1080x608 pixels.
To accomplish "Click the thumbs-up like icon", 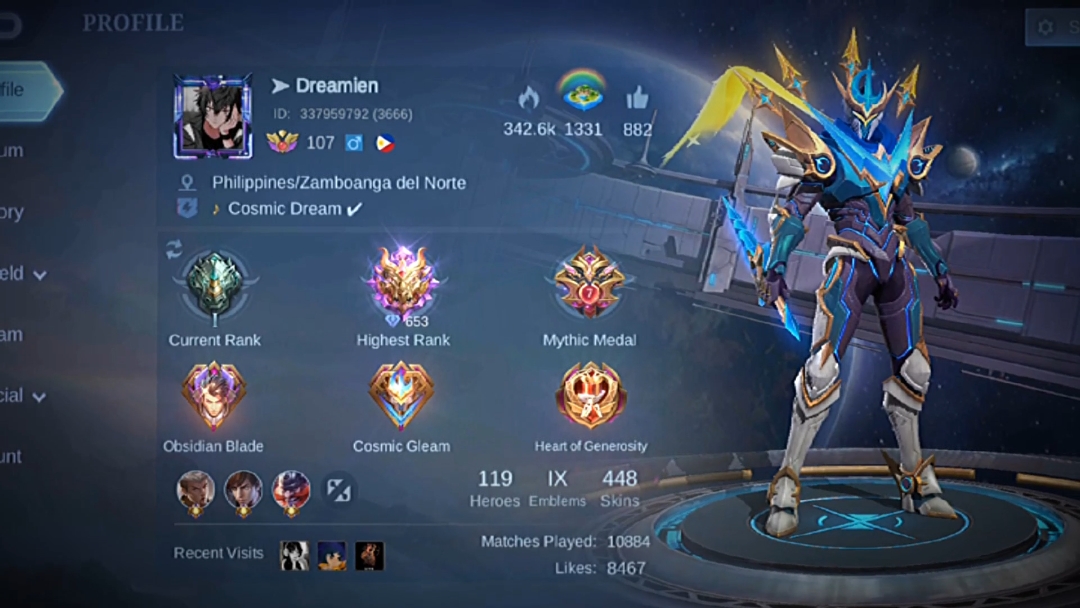I will (x=637, y=98).
